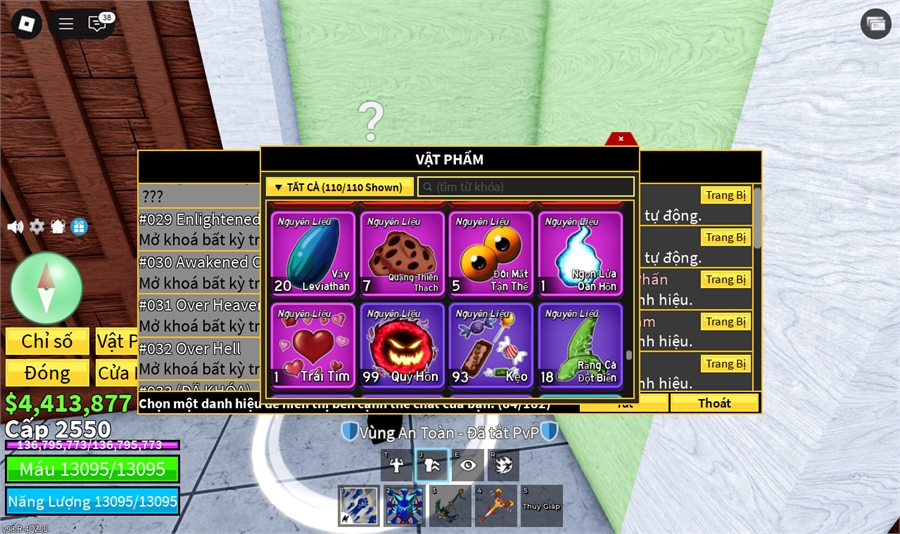Viewport: 900px width, 534px height.
Task: Pick the Ngọn Lửa Oán Hồn item
Action: 581,253
